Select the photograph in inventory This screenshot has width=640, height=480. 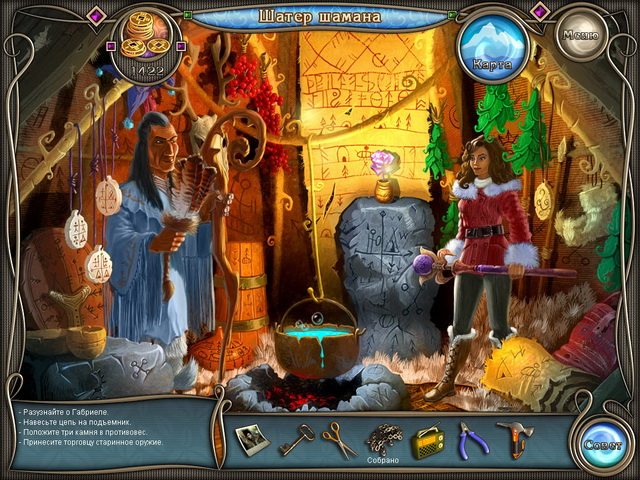[x=251, y=438]
